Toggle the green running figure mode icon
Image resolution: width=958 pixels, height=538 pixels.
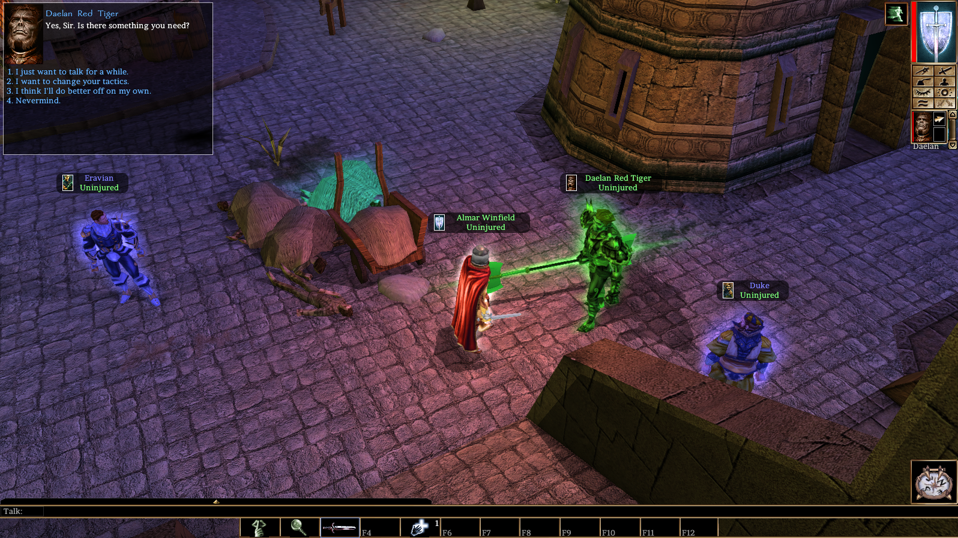[x=896, y=14]
